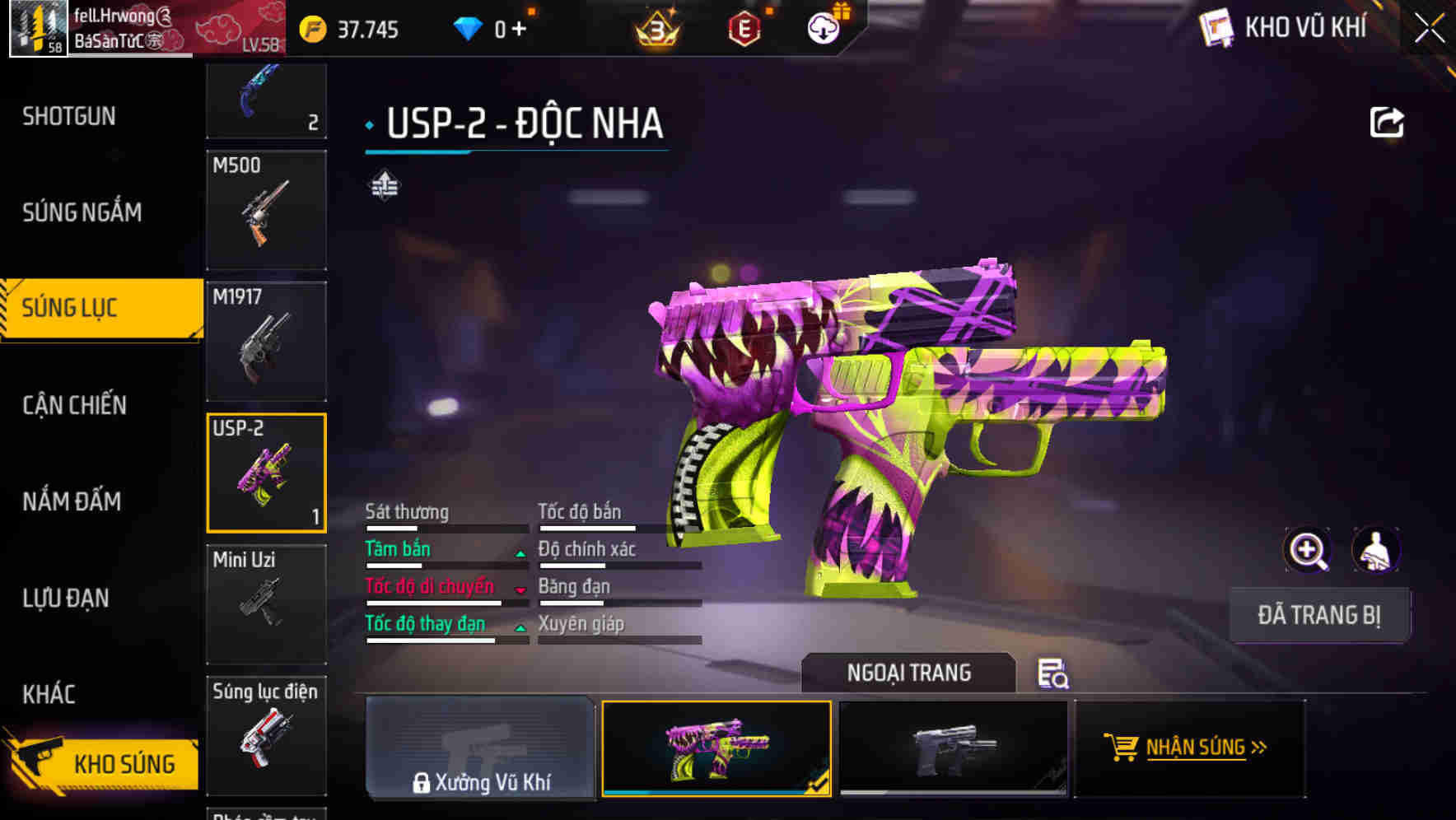Select the CẬN CHIẾN category
This screenshot has width=1456, height=820.
click(x=74, y=405)
